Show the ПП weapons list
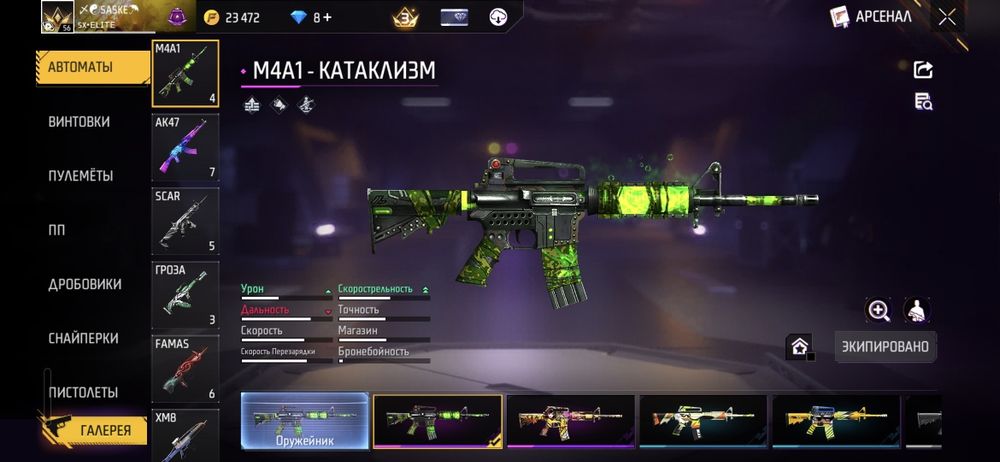Screen dimensions: 1000x462 pos(57,230)
